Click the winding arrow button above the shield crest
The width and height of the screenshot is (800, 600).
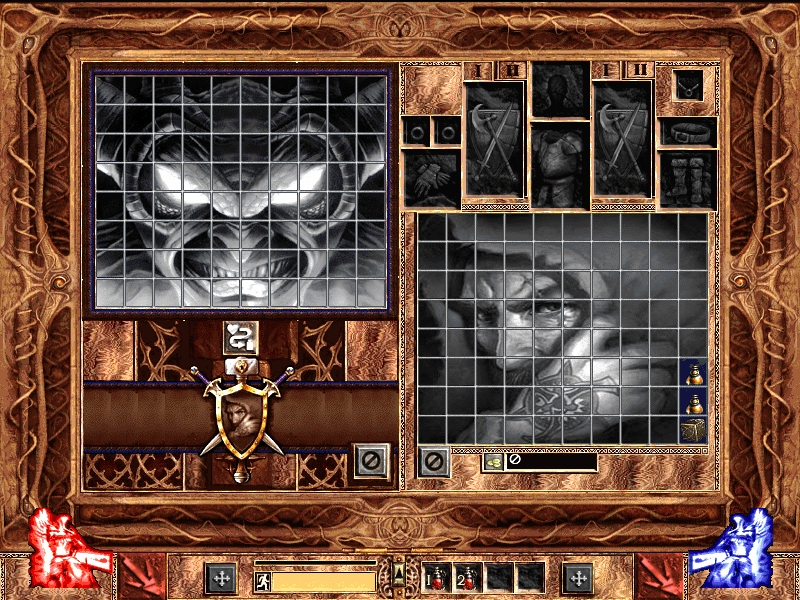tap(240, 337)
